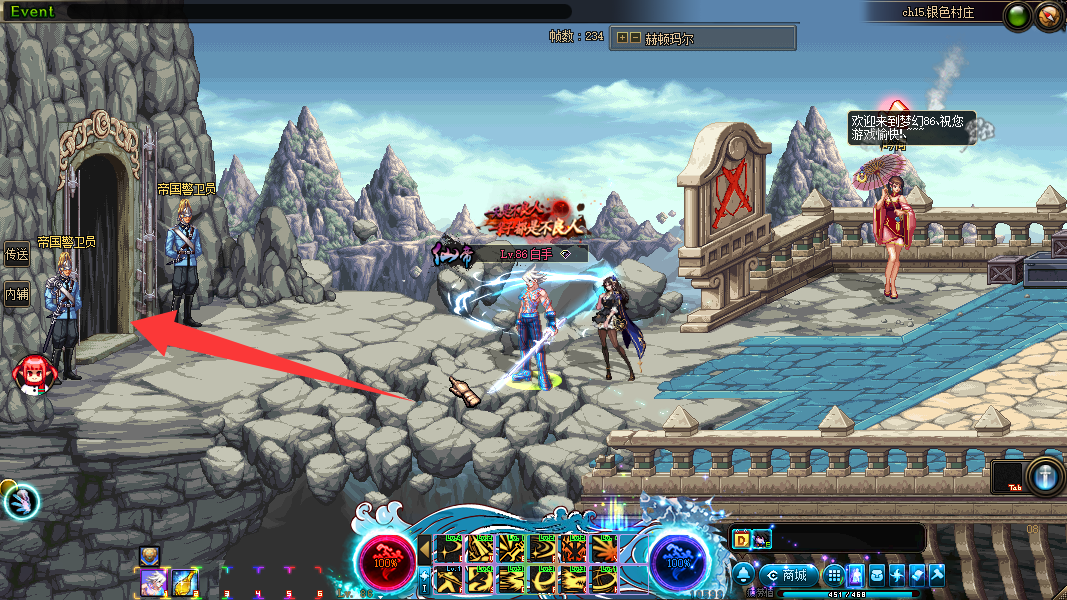Click the round cross icon beside Tab
This screenshot has height=600, width=1067.
coord(1045,477)
